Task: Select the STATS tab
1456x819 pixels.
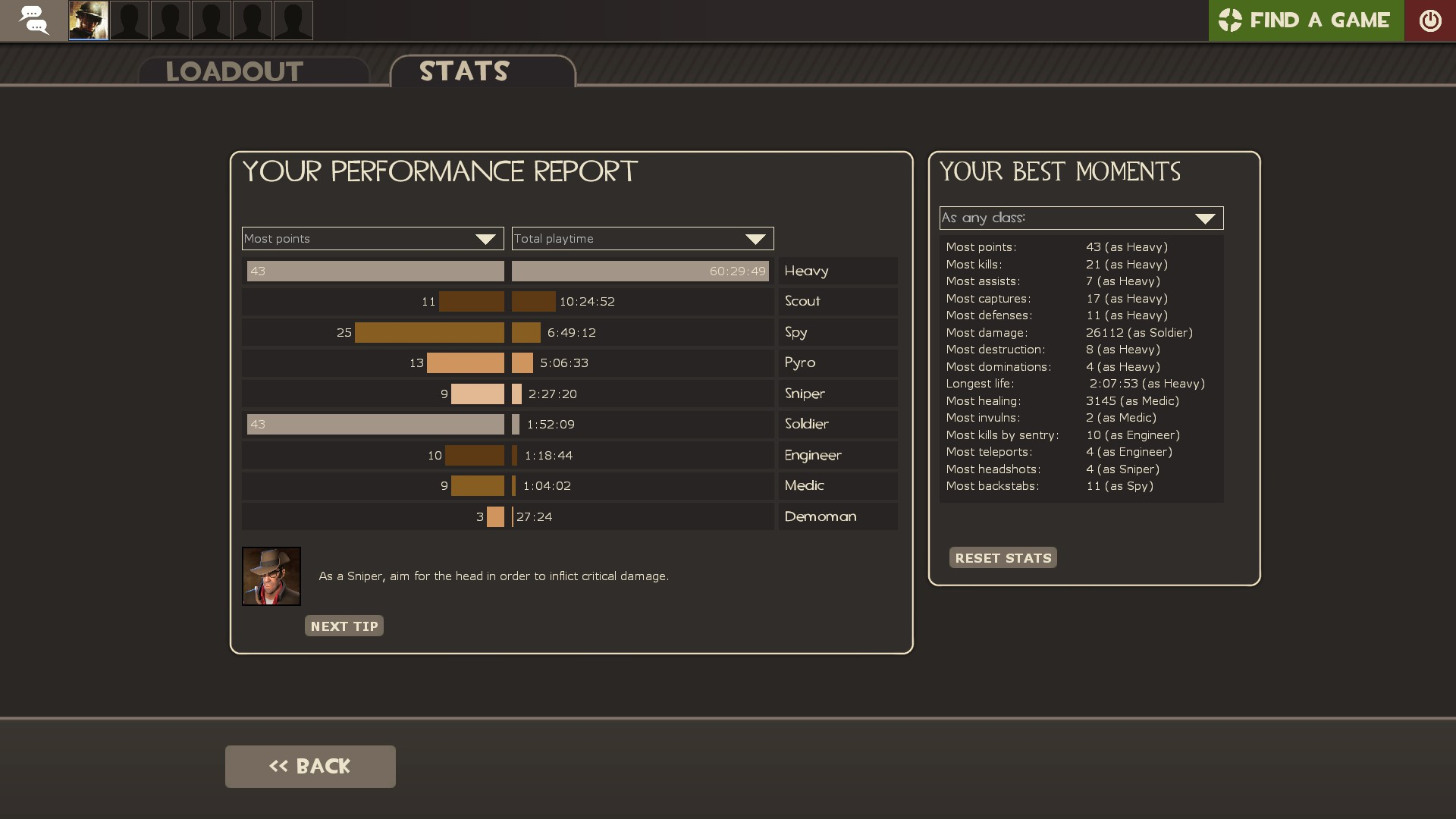Action: [463, 71]
